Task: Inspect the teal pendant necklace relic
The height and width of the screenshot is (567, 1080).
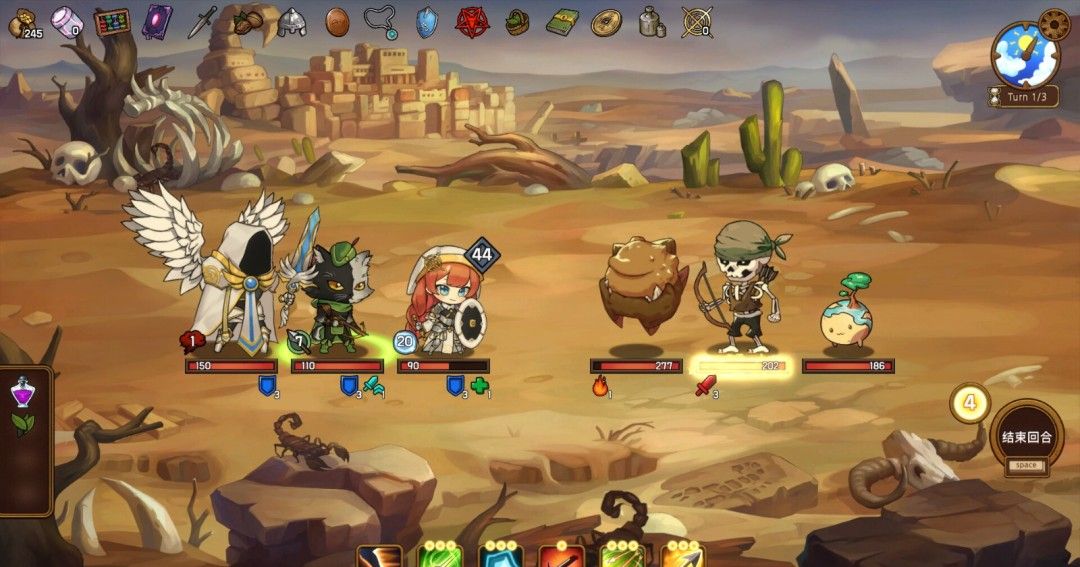Action: coord(381,22)
